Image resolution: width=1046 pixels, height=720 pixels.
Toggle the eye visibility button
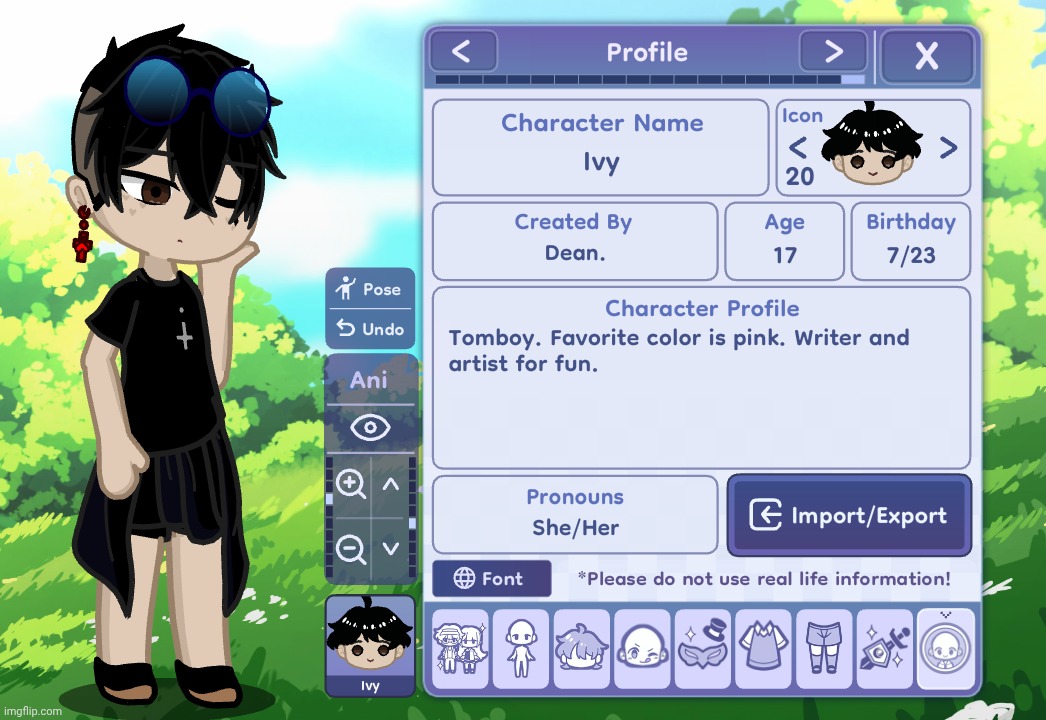point(370,429)
